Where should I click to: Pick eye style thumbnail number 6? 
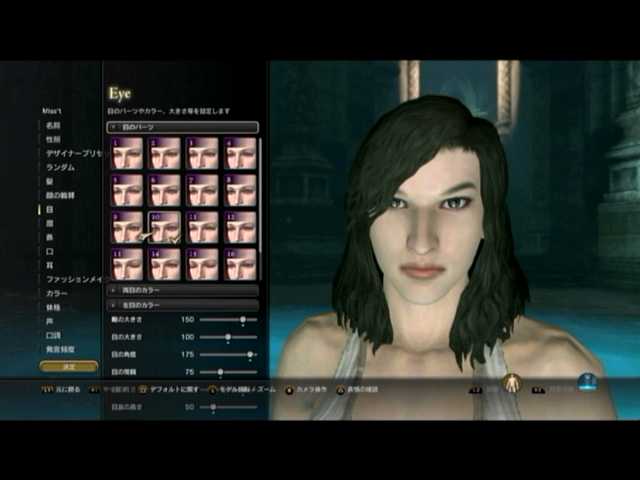165,190
